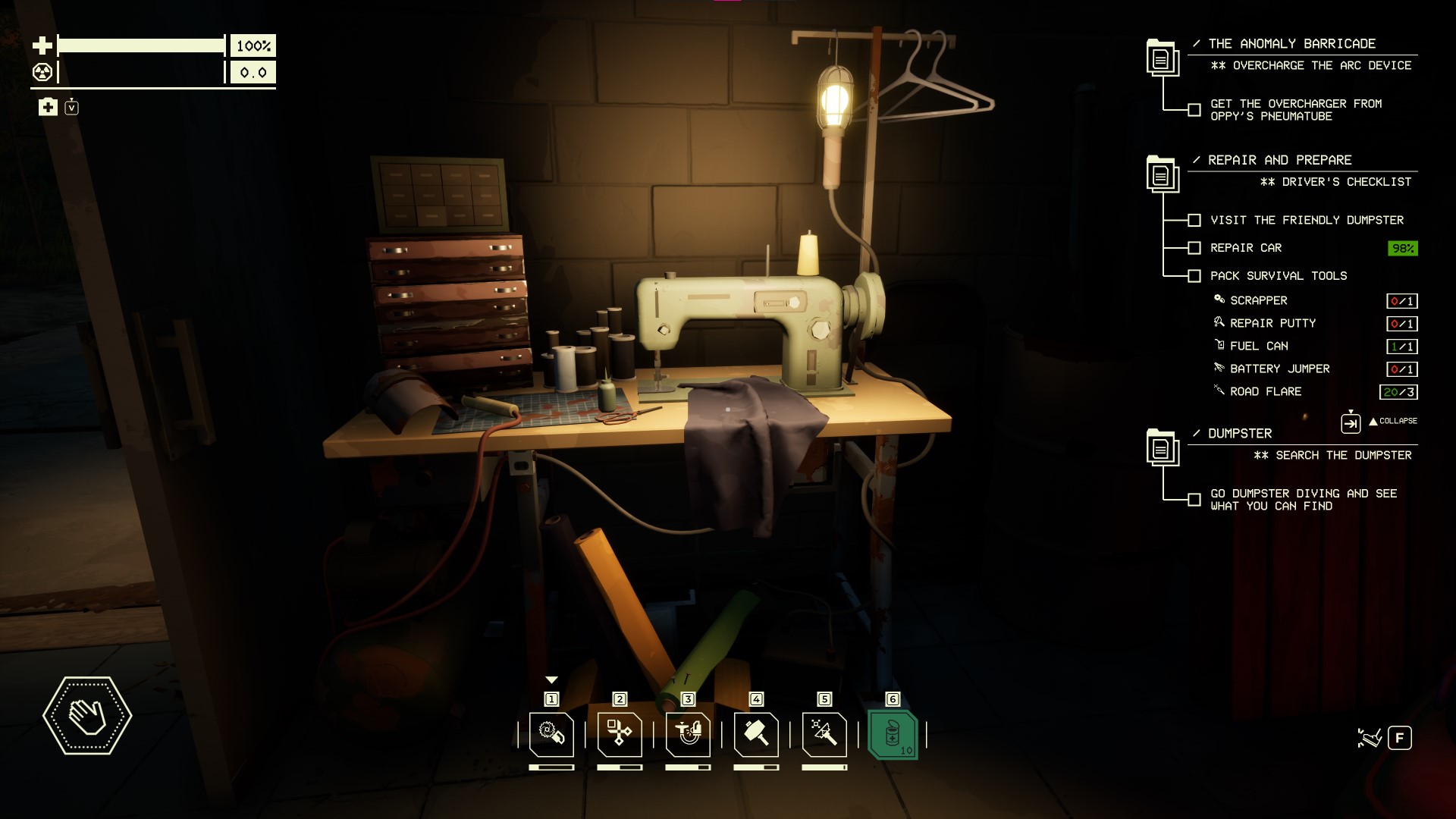Select the Pack Survival Tools objective

pyautogui.click(x=1278, y=276)
